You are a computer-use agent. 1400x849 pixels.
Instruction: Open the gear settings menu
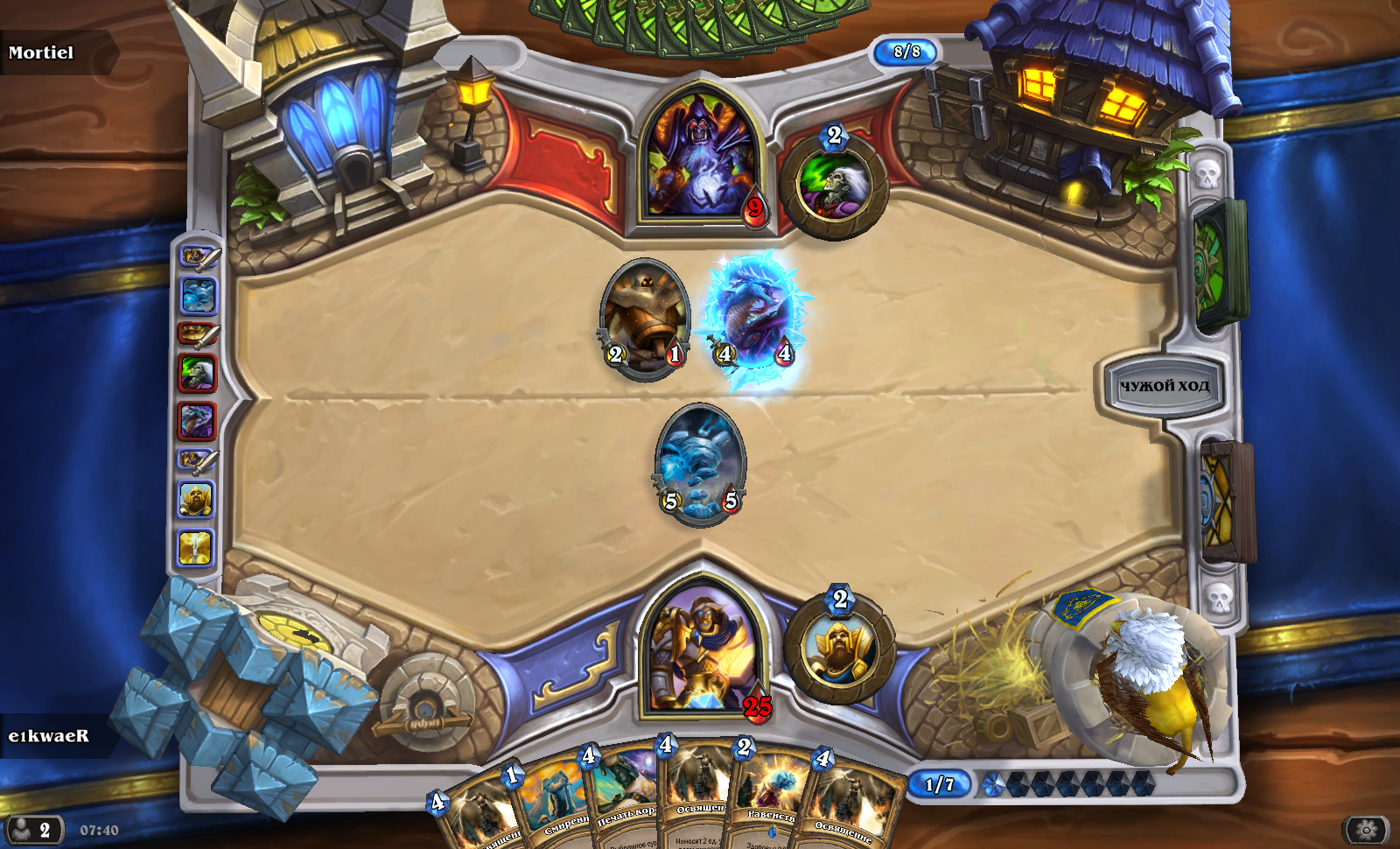[x=1366, y=830]
